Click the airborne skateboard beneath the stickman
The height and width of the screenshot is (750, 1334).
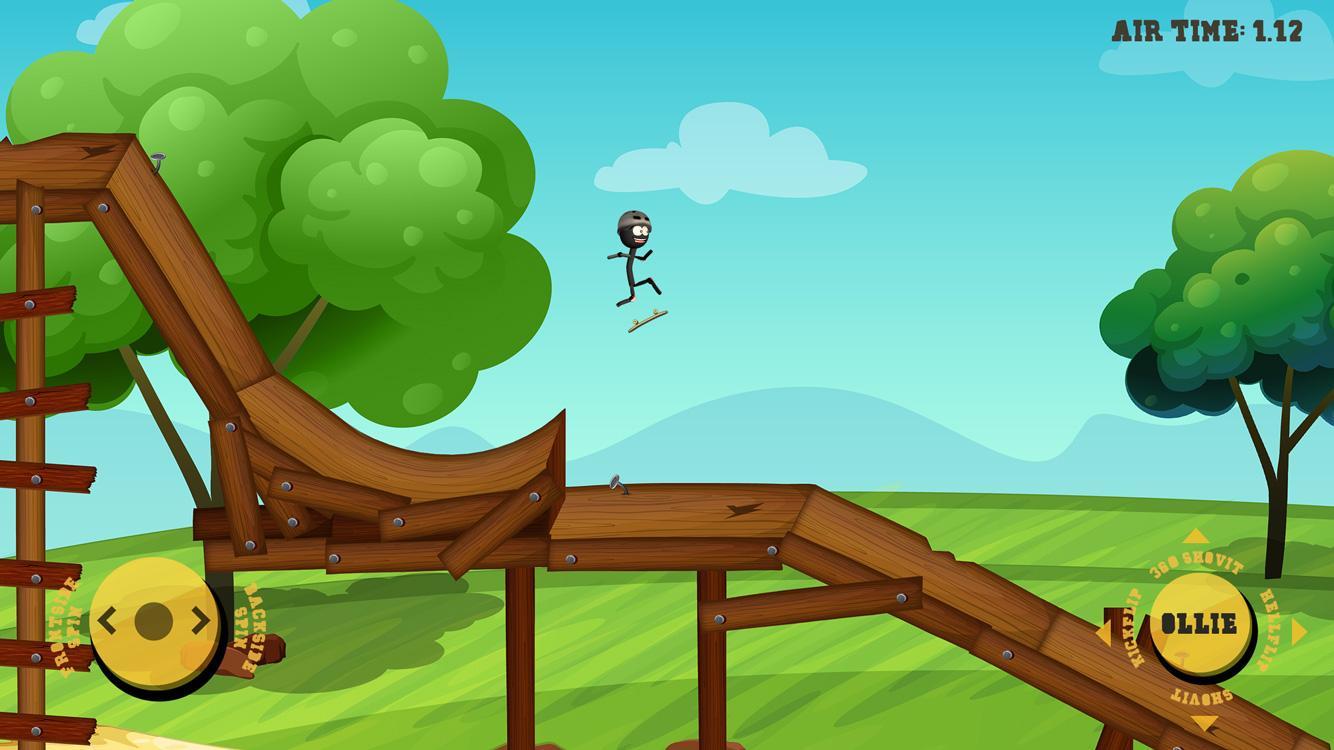(x=646, y=319)
